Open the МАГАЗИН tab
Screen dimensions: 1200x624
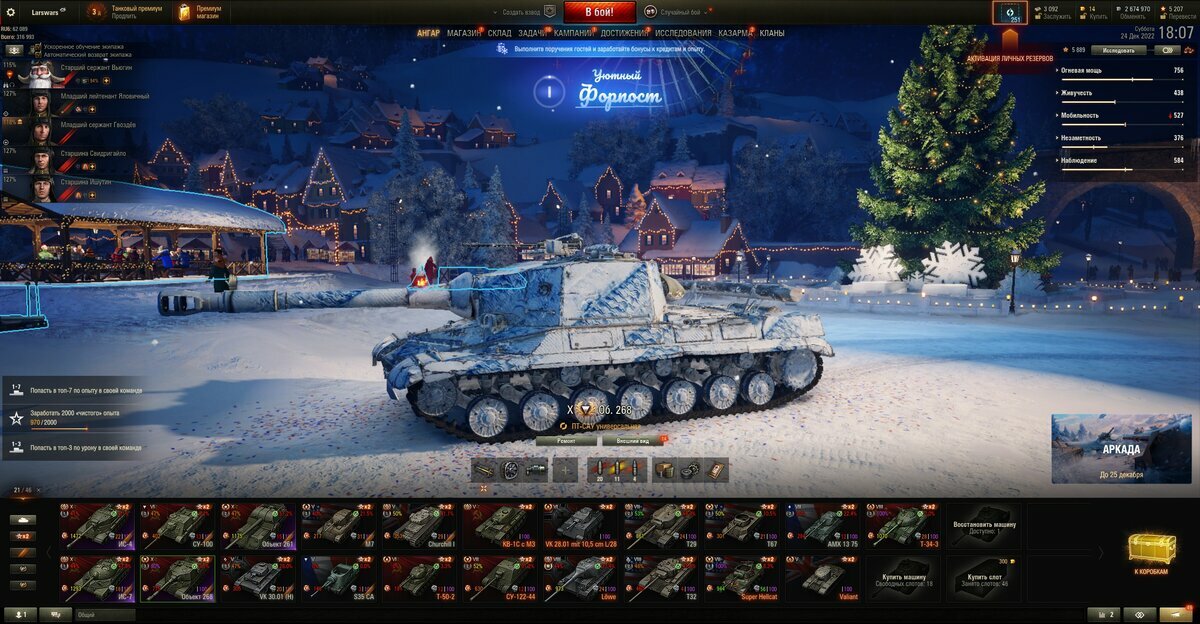point(463,33)
